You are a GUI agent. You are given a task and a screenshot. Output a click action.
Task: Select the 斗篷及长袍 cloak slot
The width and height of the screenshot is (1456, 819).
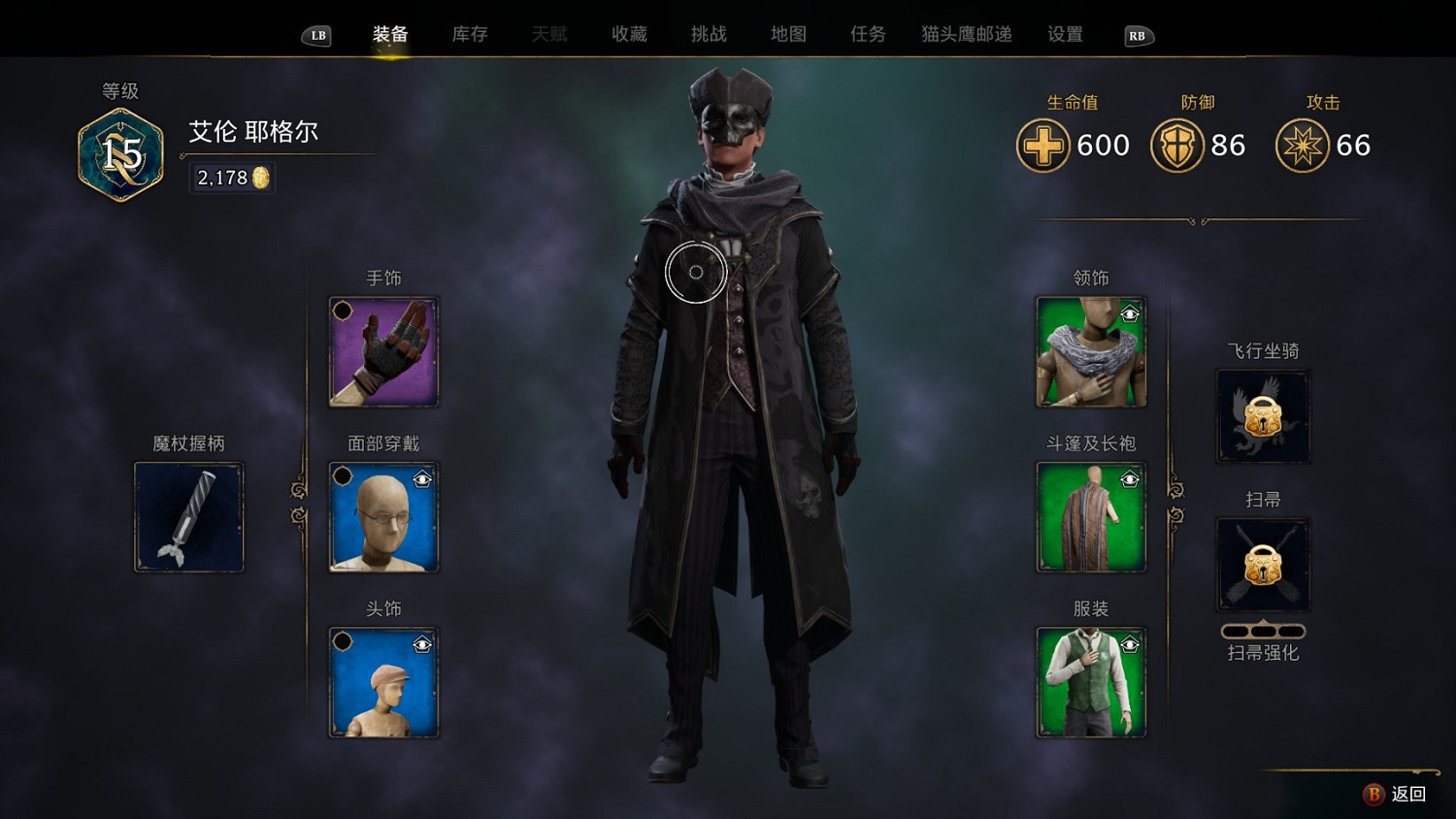coord(1091,517)
